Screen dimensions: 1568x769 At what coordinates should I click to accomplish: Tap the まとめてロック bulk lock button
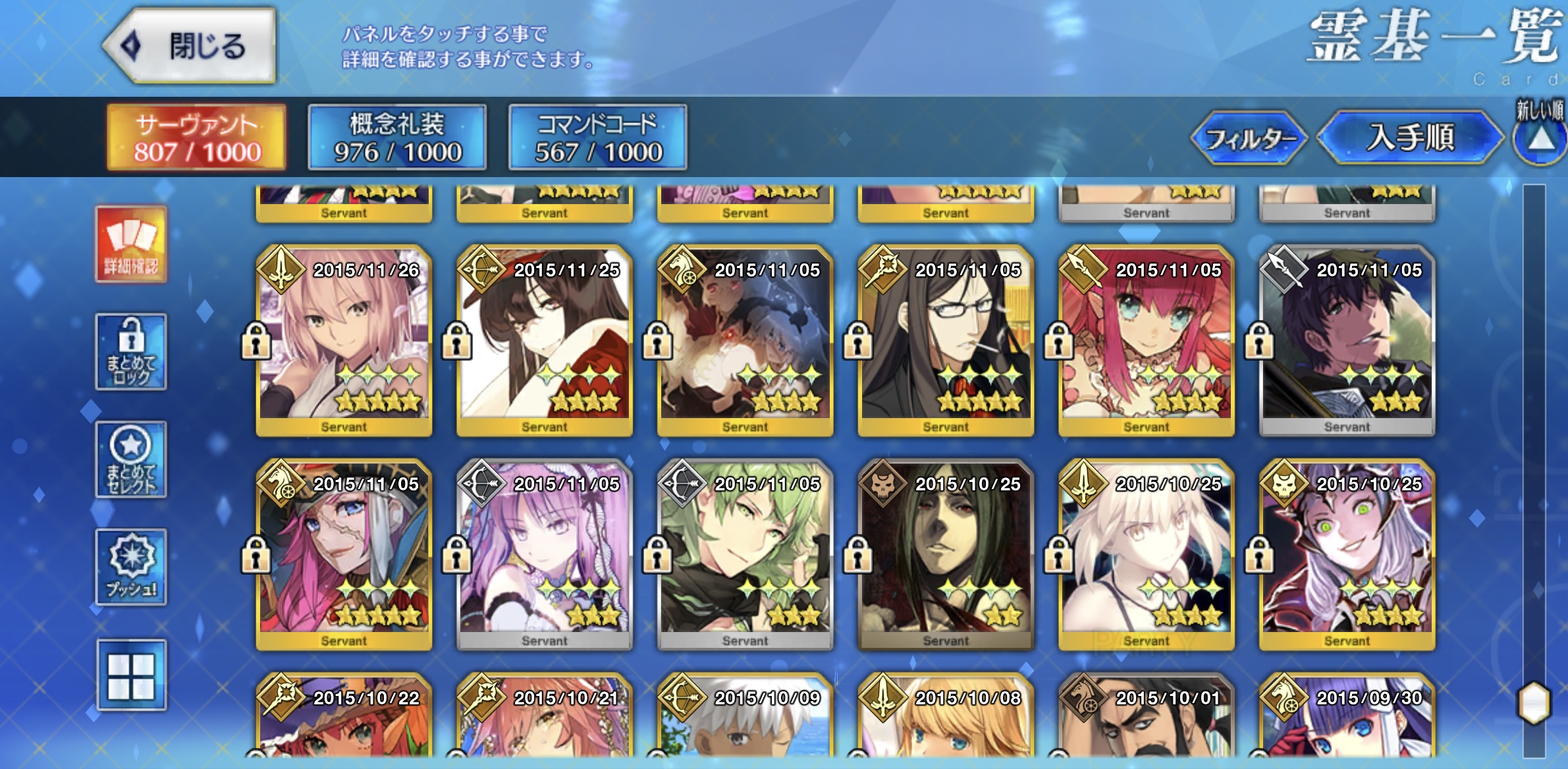point(131,352)
